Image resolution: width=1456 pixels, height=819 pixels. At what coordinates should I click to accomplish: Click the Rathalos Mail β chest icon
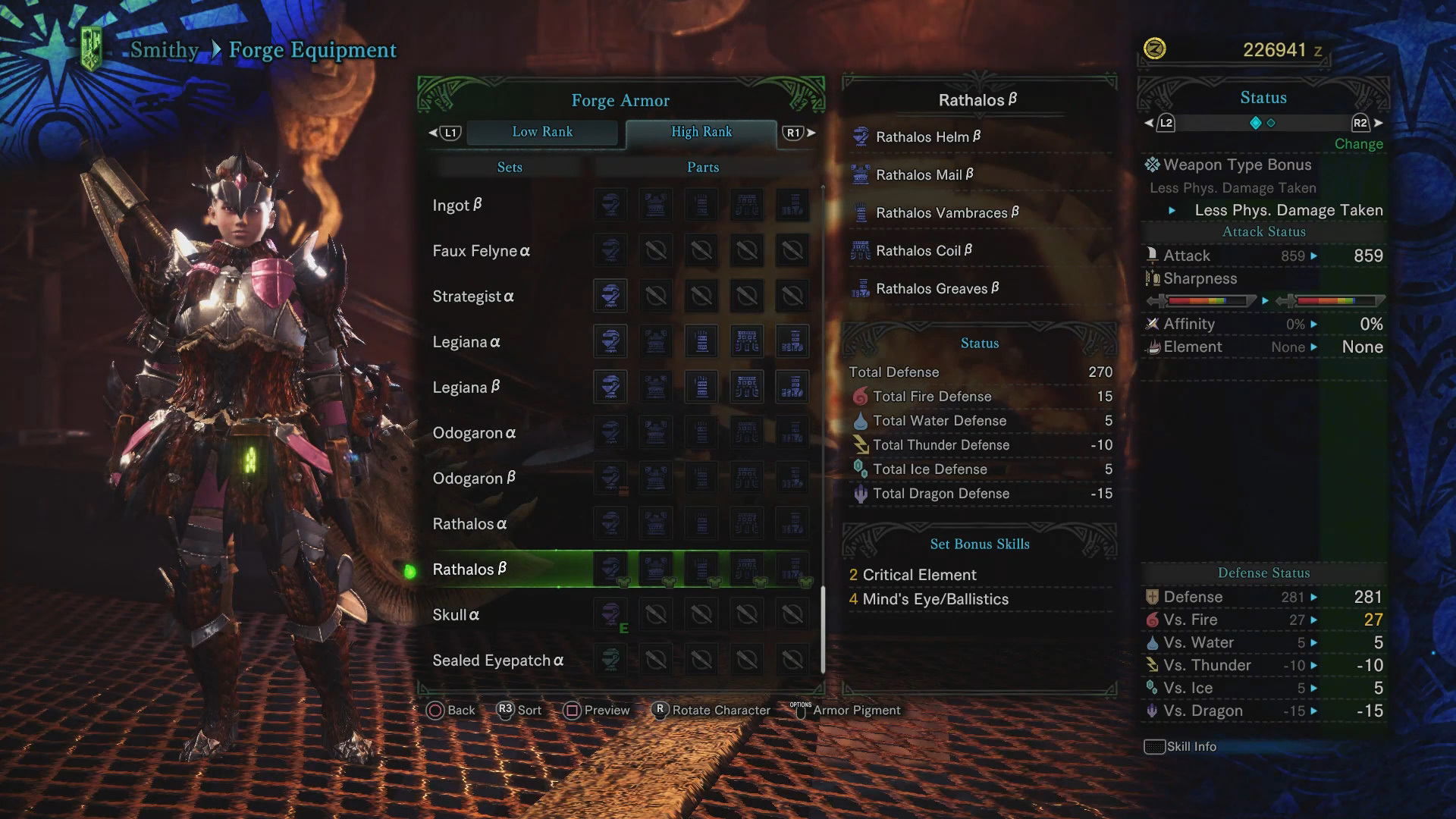coord(861,174)
